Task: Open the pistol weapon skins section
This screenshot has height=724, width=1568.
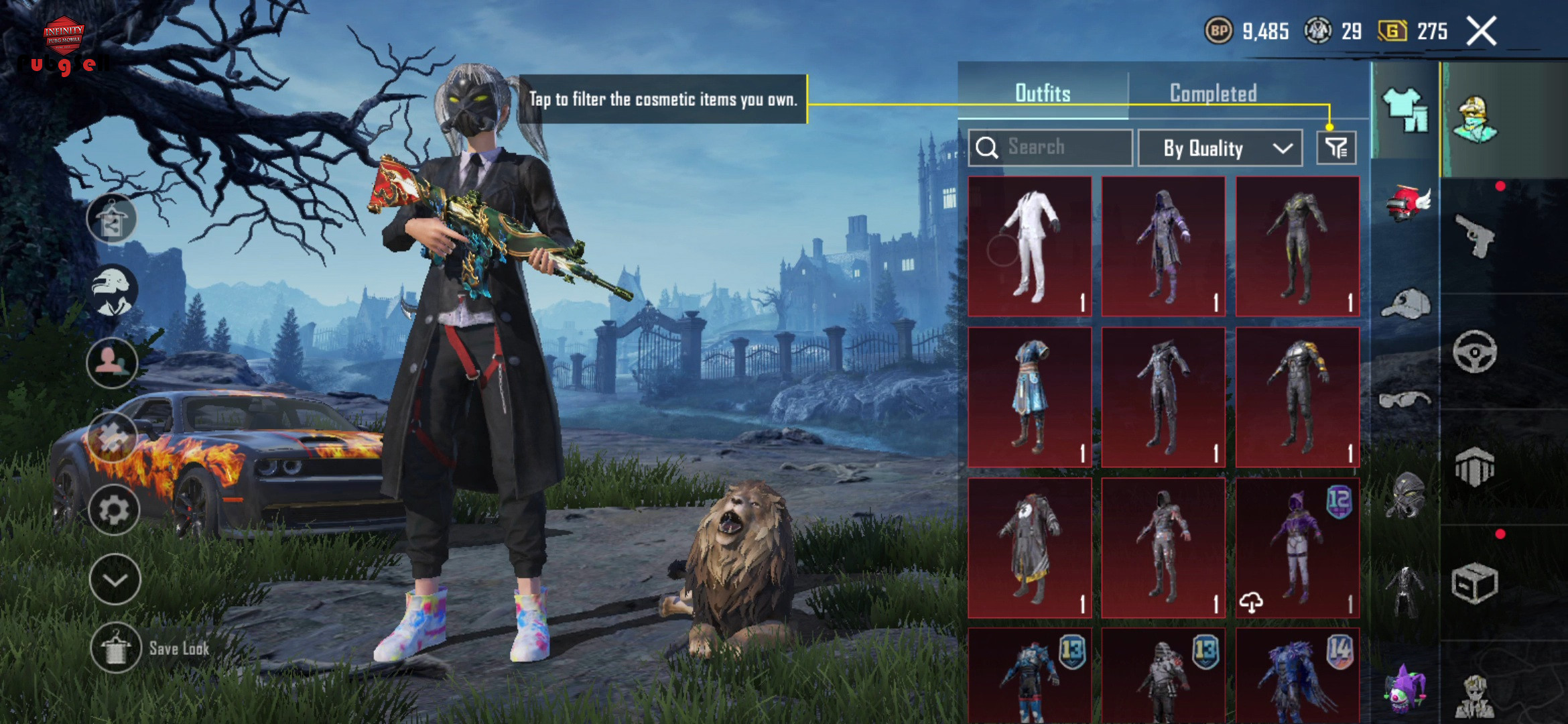Action: coord(1475,236)
